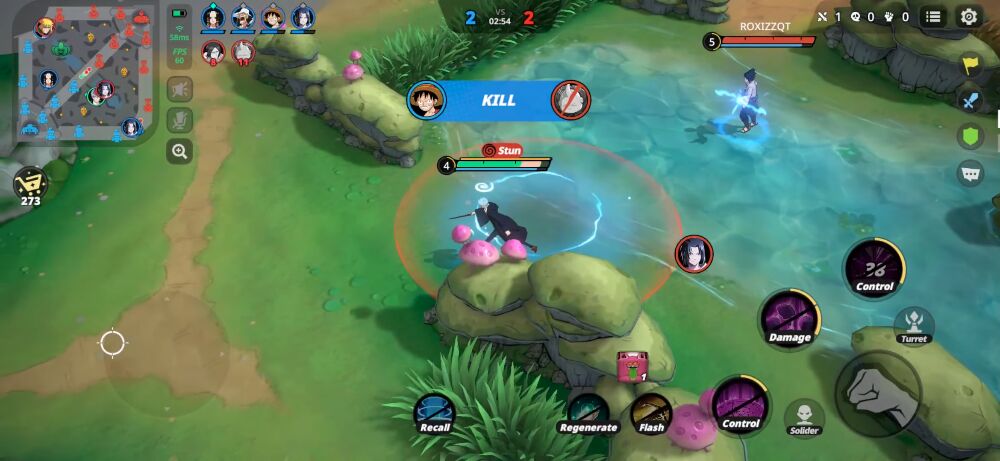Toggle the muted speaker button
This screenshot has width=1000, height=461.
coord(180,89)
